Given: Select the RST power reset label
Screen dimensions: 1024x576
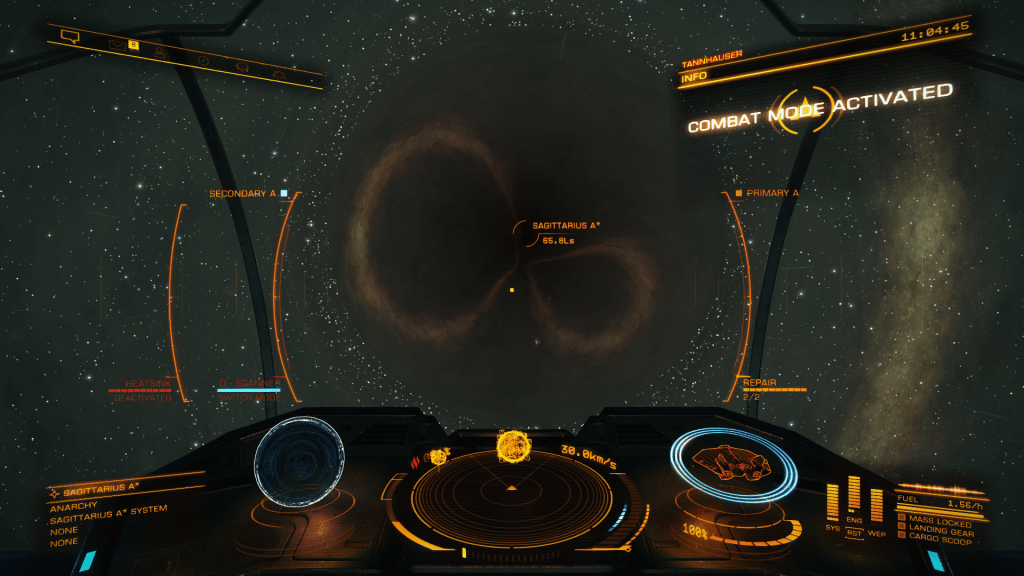Looking at the screenshot, I should pyautogui.click(x=854, y=533).
